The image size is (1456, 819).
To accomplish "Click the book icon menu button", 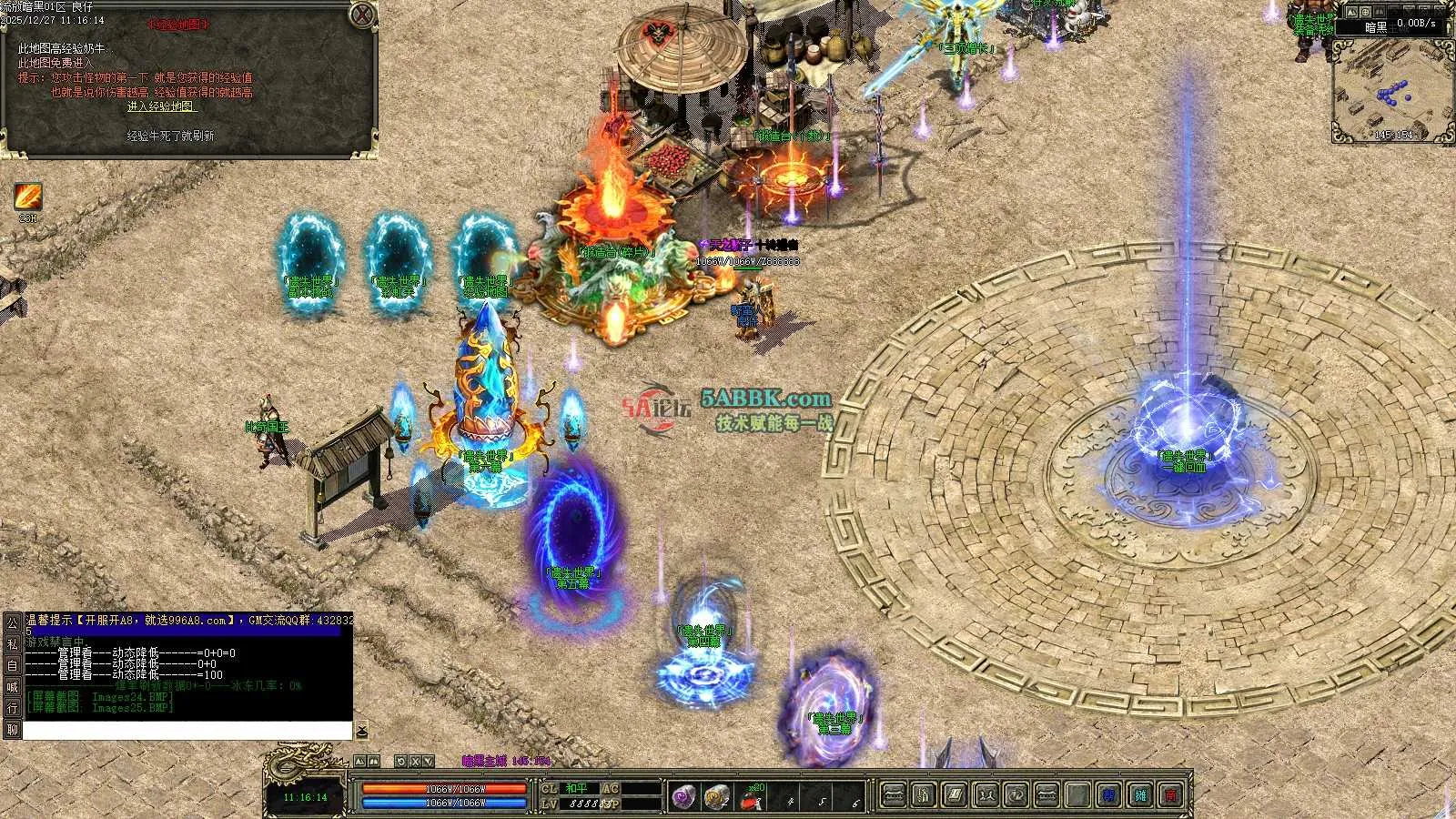I will pos(954,795).
